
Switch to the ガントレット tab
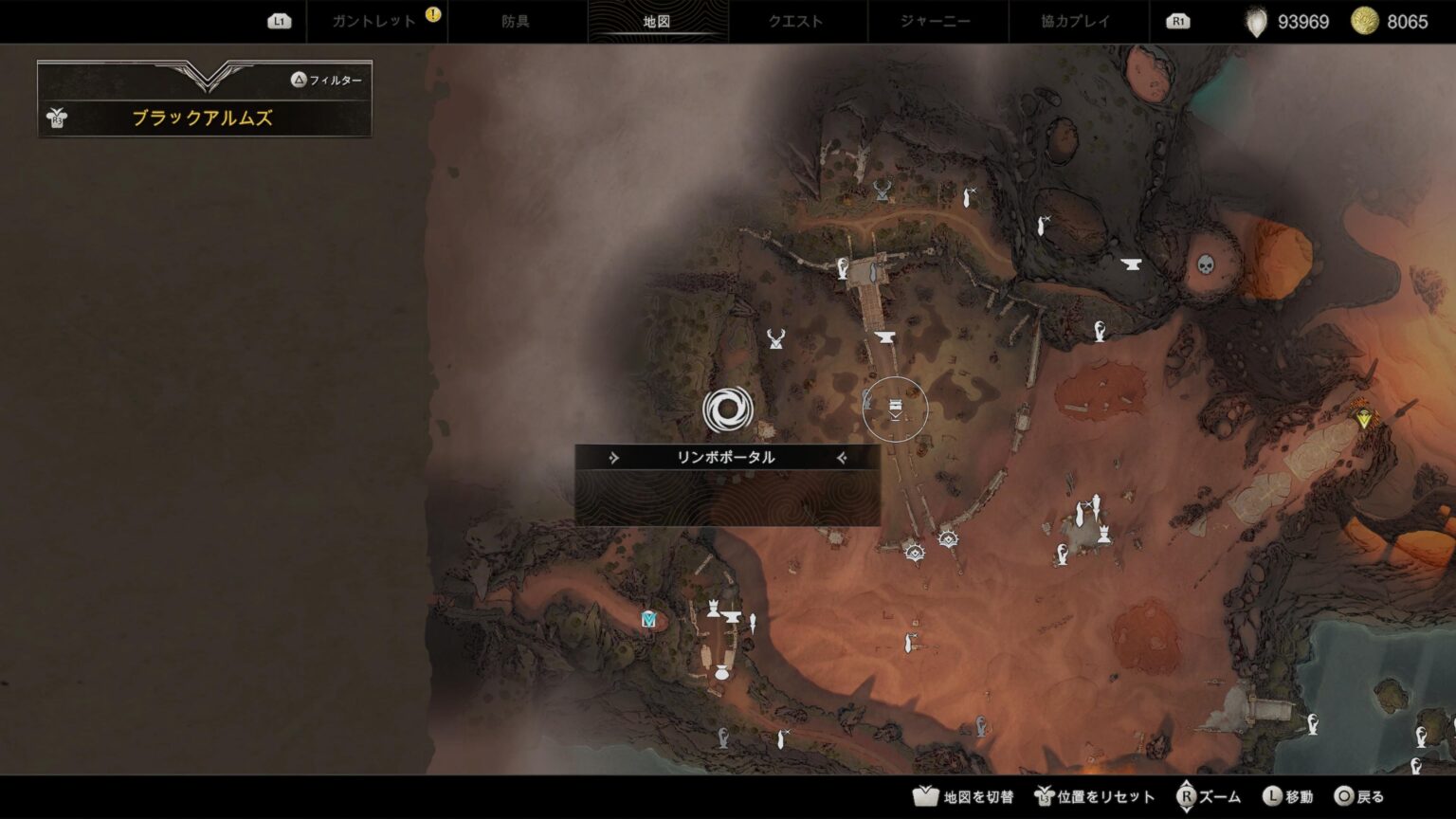374,21
